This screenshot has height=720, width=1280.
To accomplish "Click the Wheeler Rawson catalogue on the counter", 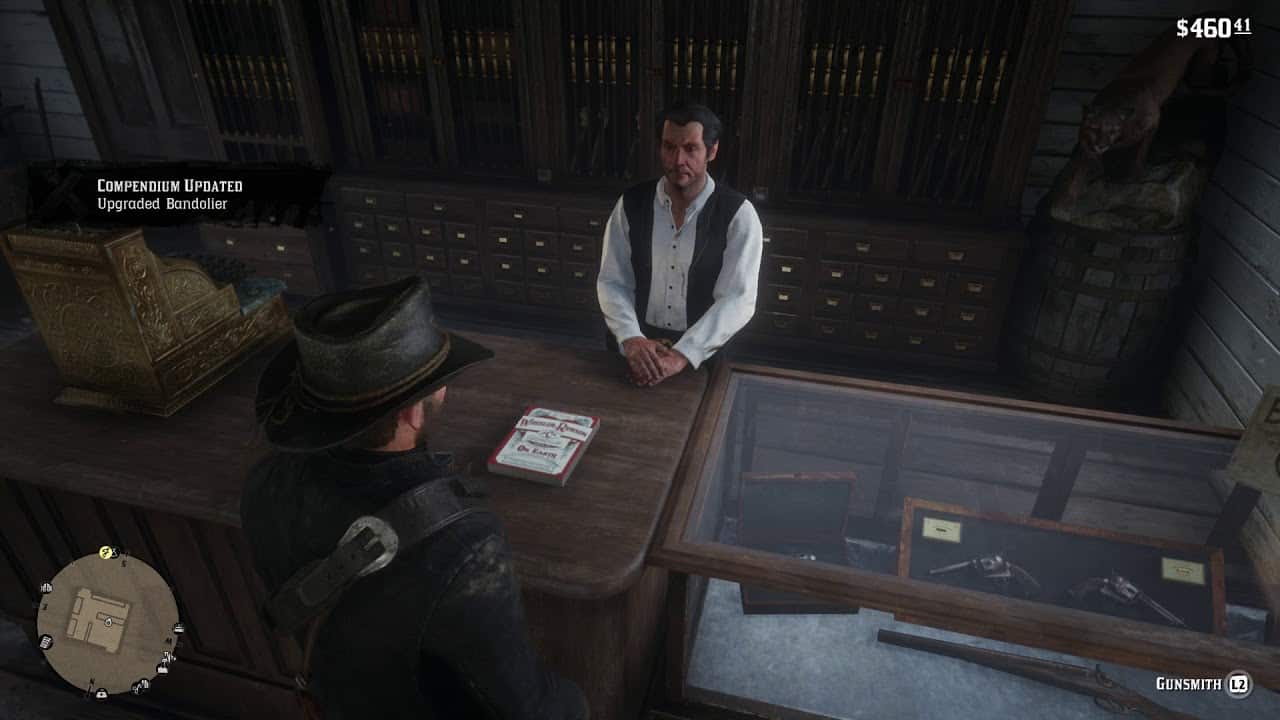I will [x=550, y=443].
